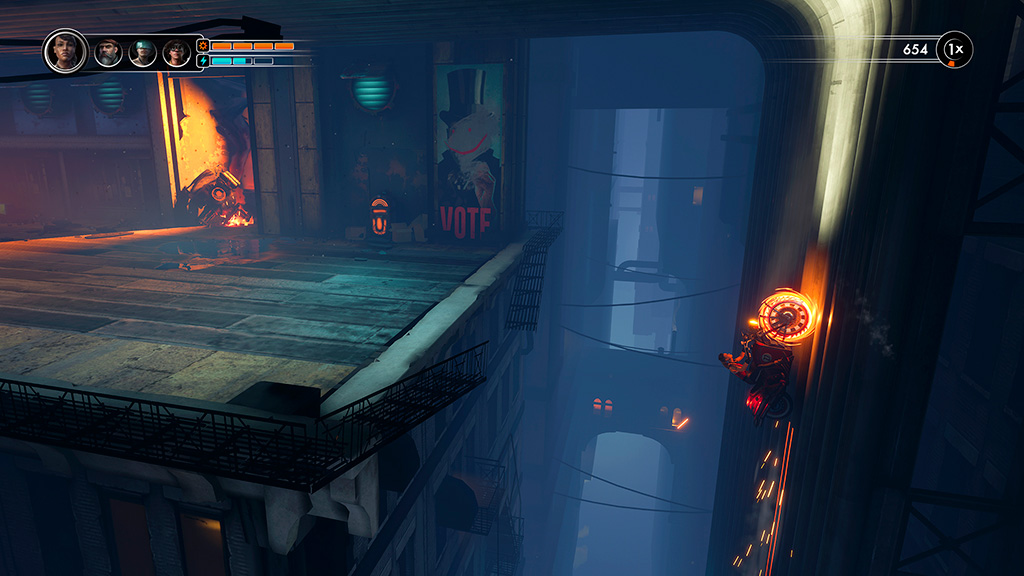
Task: Pick the curly-haired rider wearing goggles
Action: [x=176, y=52]
